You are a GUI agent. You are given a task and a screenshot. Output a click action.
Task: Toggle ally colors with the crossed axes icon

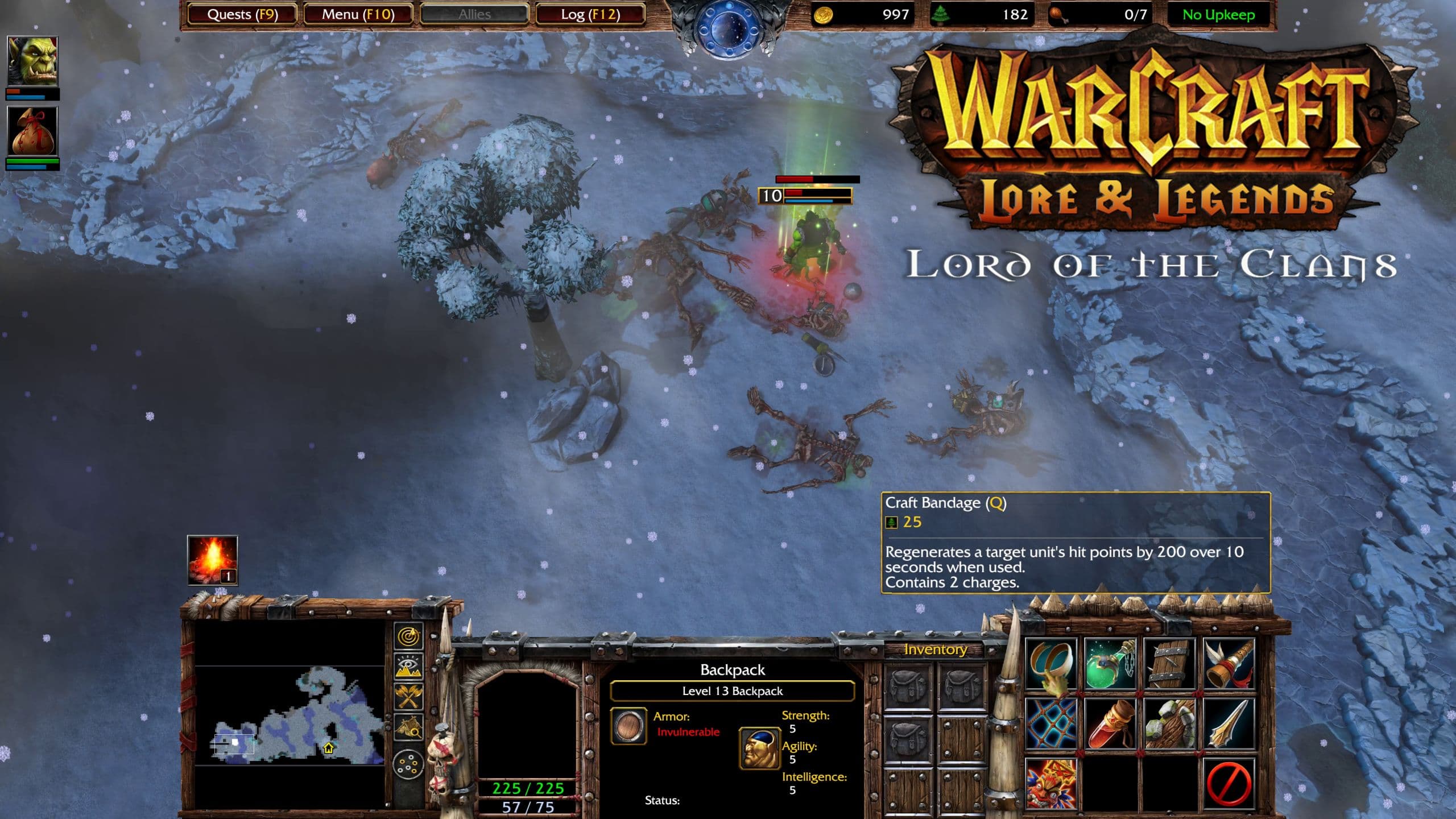click(409, 696)
